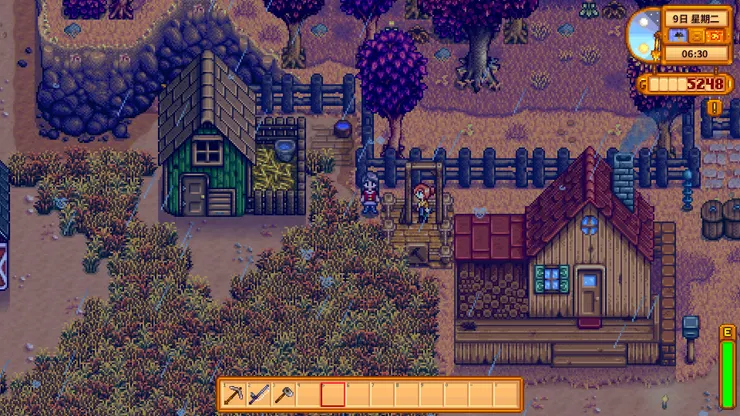Screen dimensions: 740x416
Task: Open the journal exclamation mark icon
Action: tap(714, 107)
